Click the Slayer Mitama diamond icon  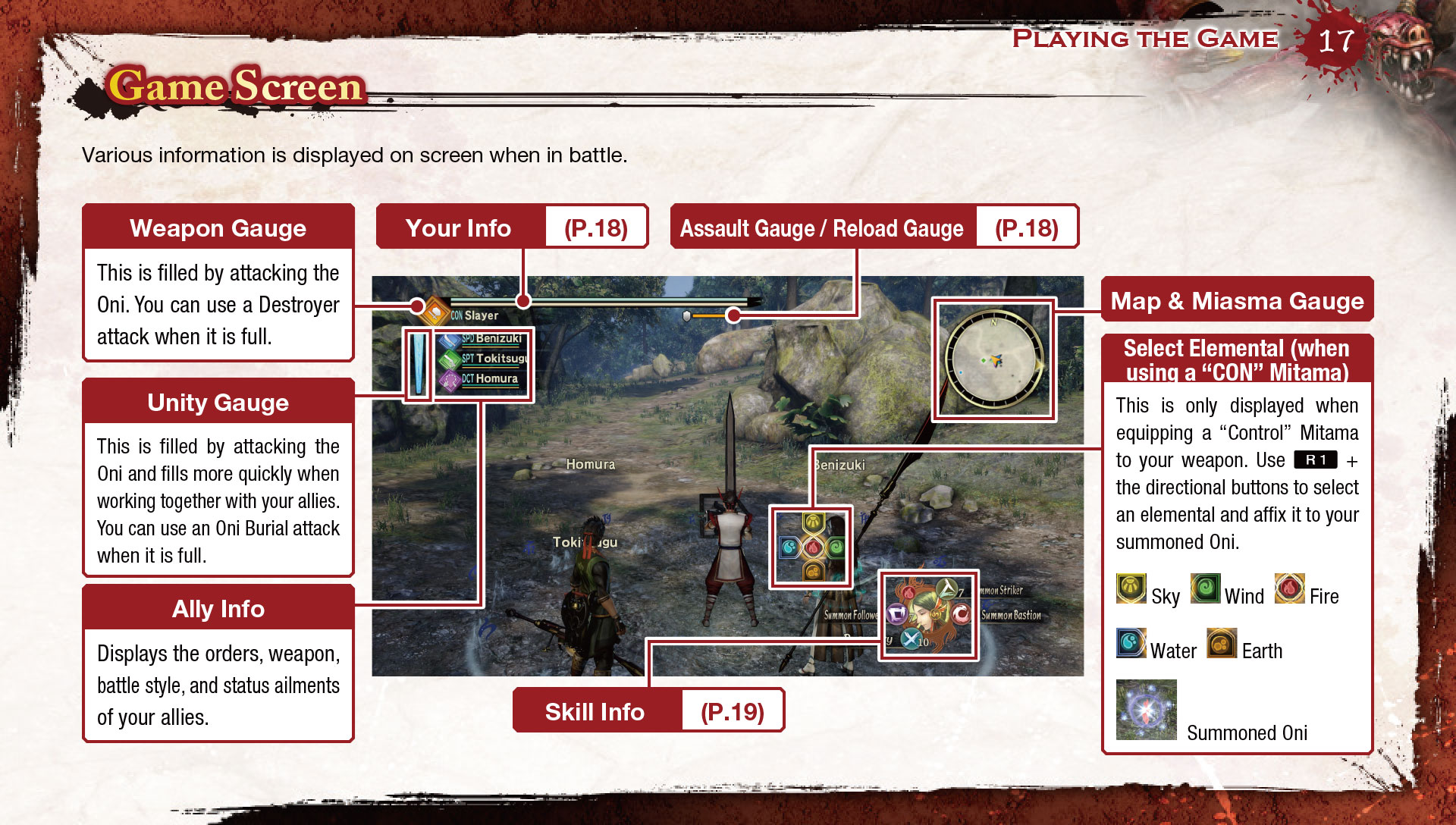(435, 311)
